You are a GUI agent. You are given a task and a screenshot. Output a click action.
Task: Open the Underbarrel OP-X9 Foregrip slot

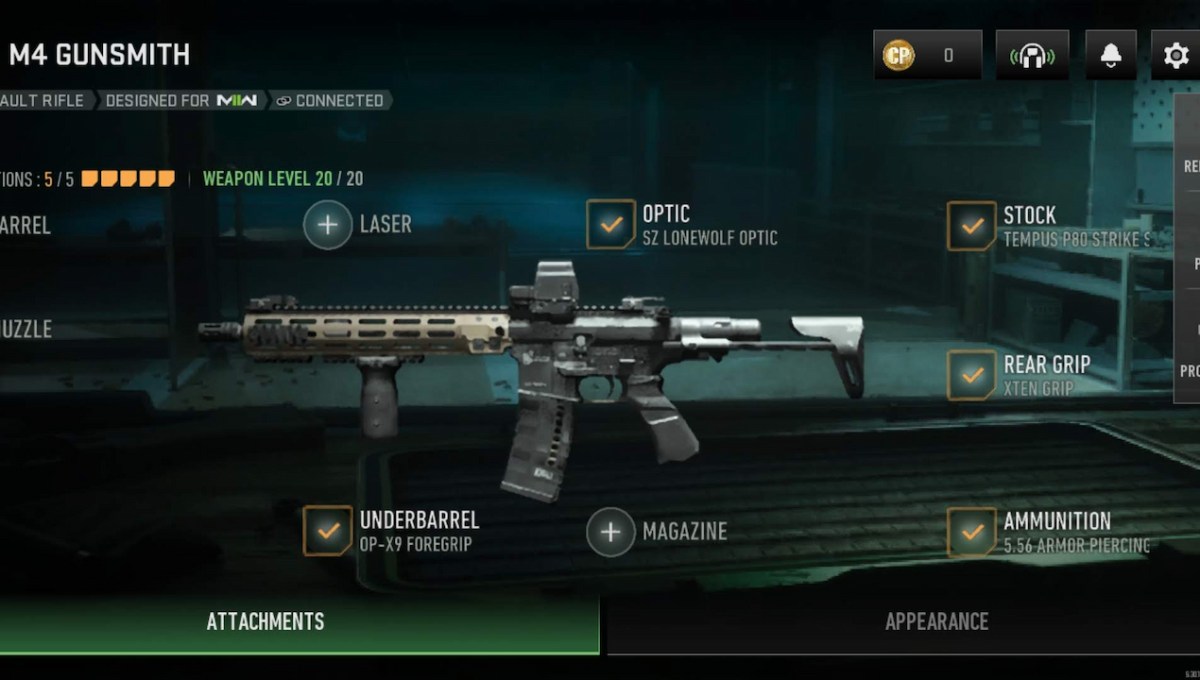328,531
